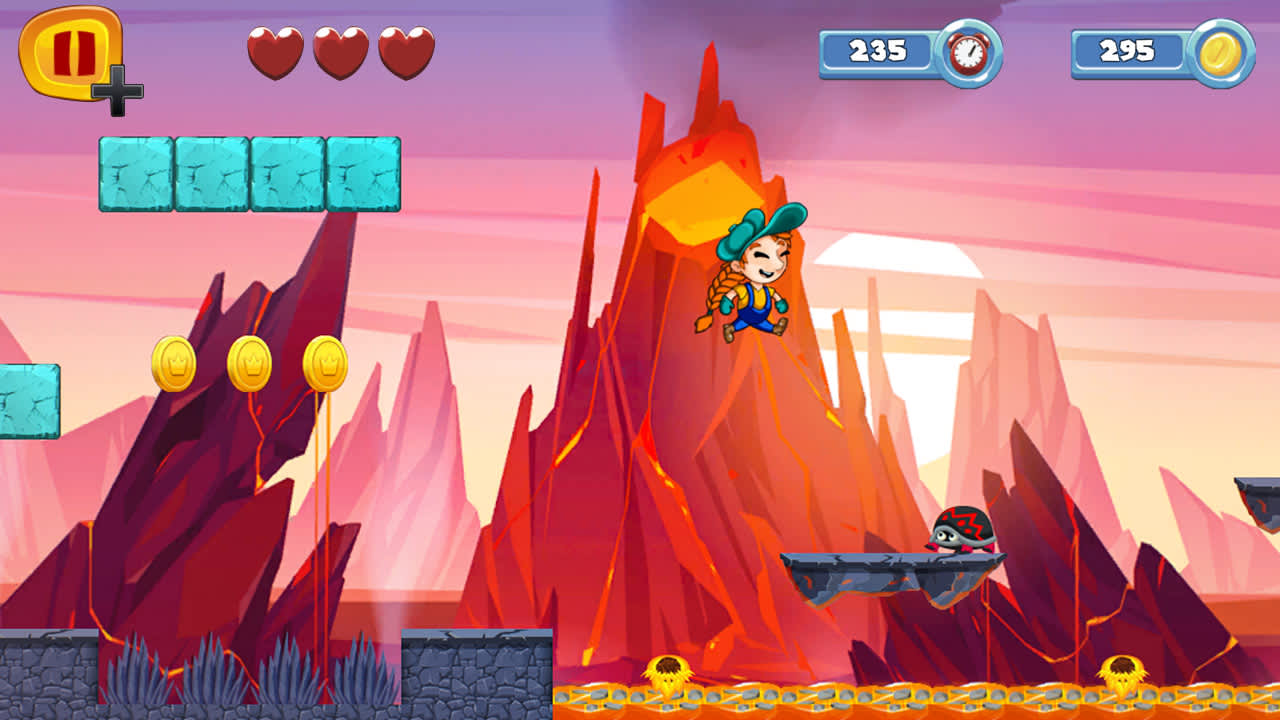Click the dark plus icon beside pause
1280x720 pixels.
117,89
